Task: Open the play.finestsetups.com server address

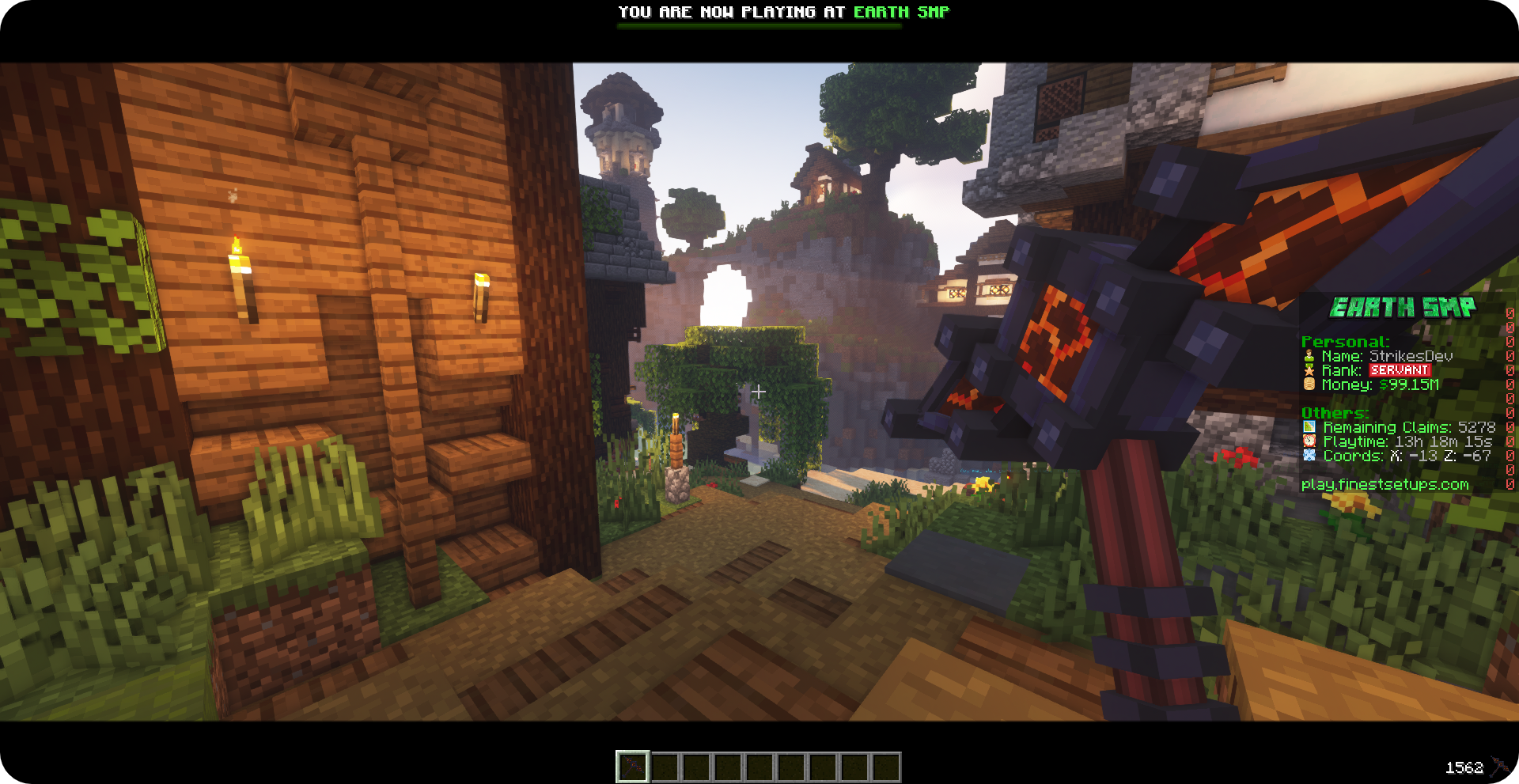Action: [1385, 483]
